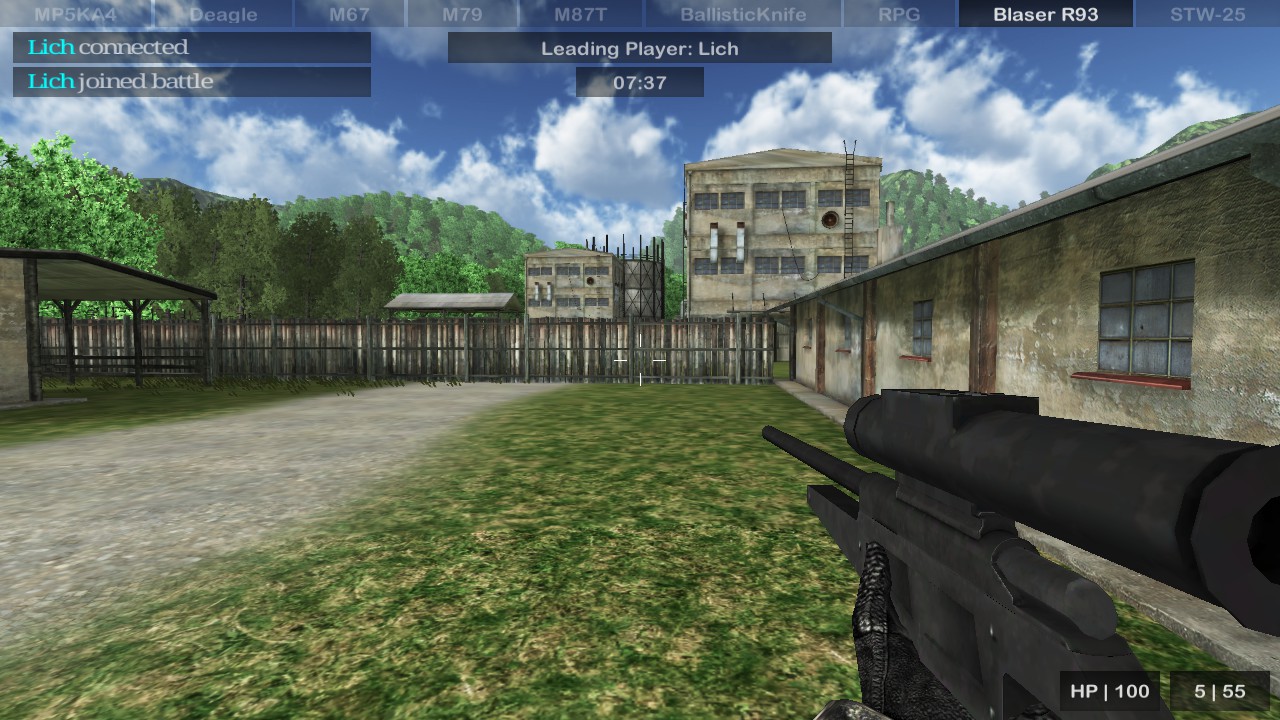The image size is (1280, 720).
Task: Equip the RPG launcher
Action: tap(899, 14)
